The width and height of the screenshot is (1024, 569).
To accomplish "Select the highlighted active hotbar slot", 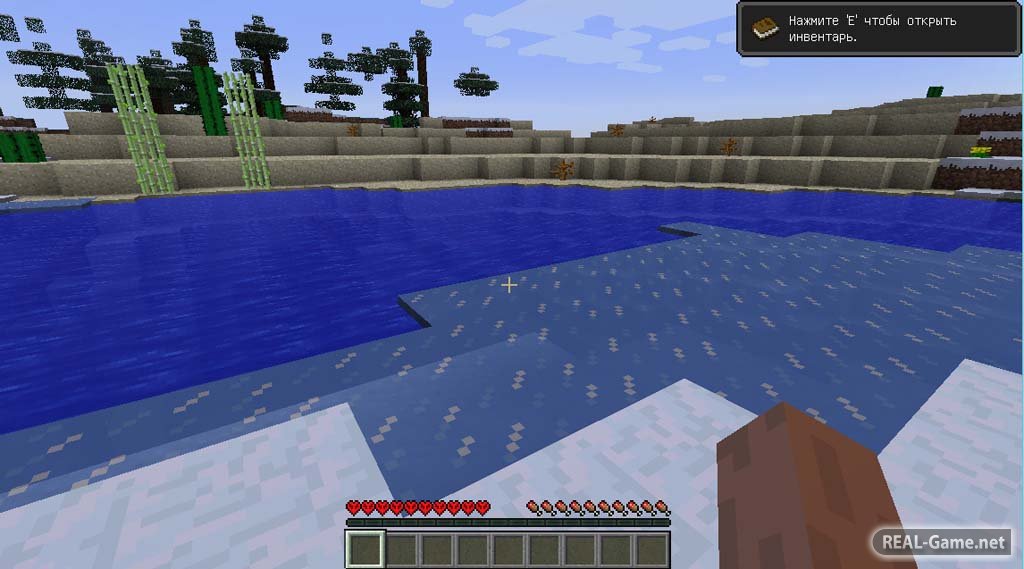I will click(365, 548).
